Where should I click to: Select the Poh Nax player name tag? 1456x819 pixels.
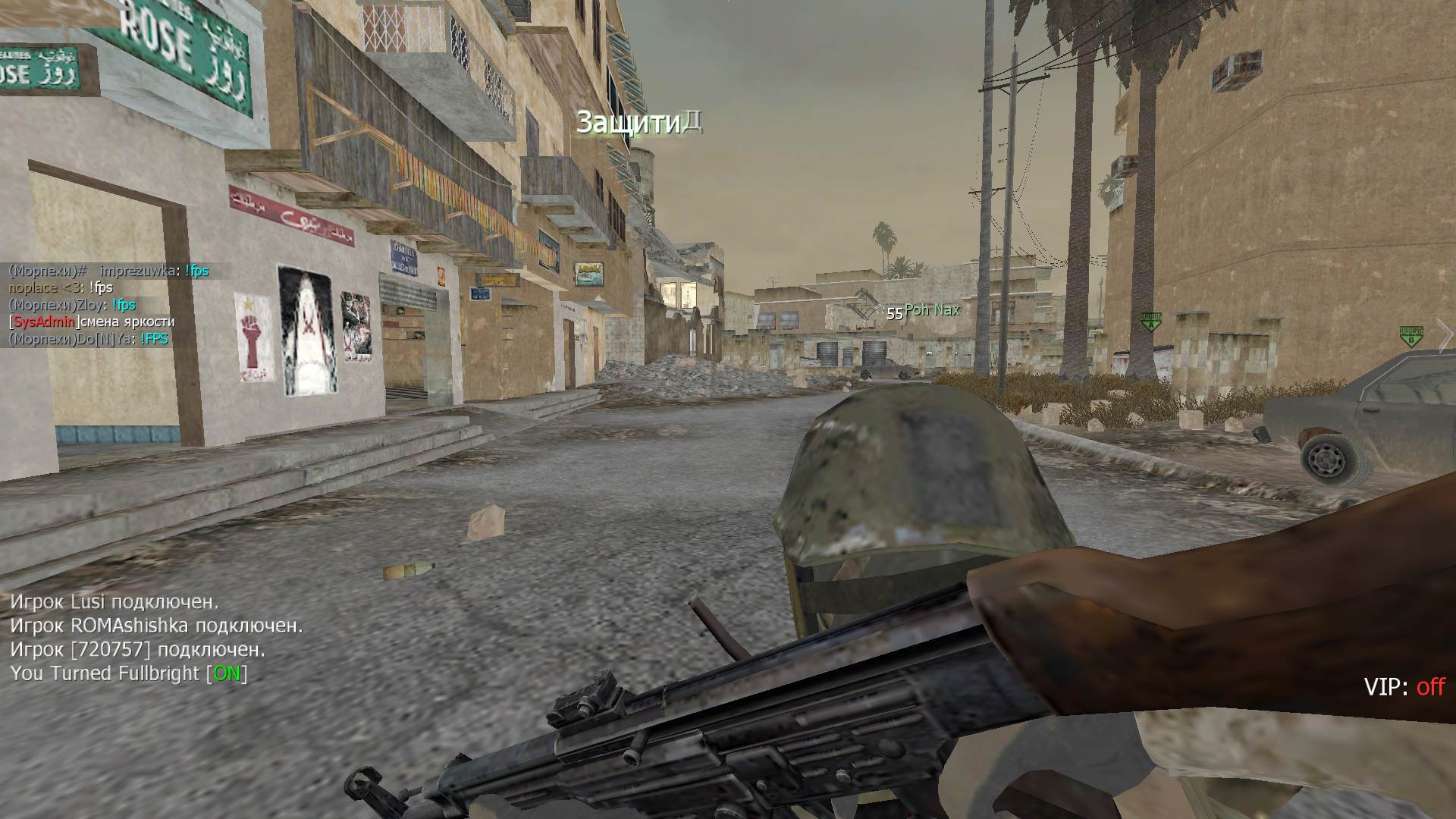[x=931, y=310]
